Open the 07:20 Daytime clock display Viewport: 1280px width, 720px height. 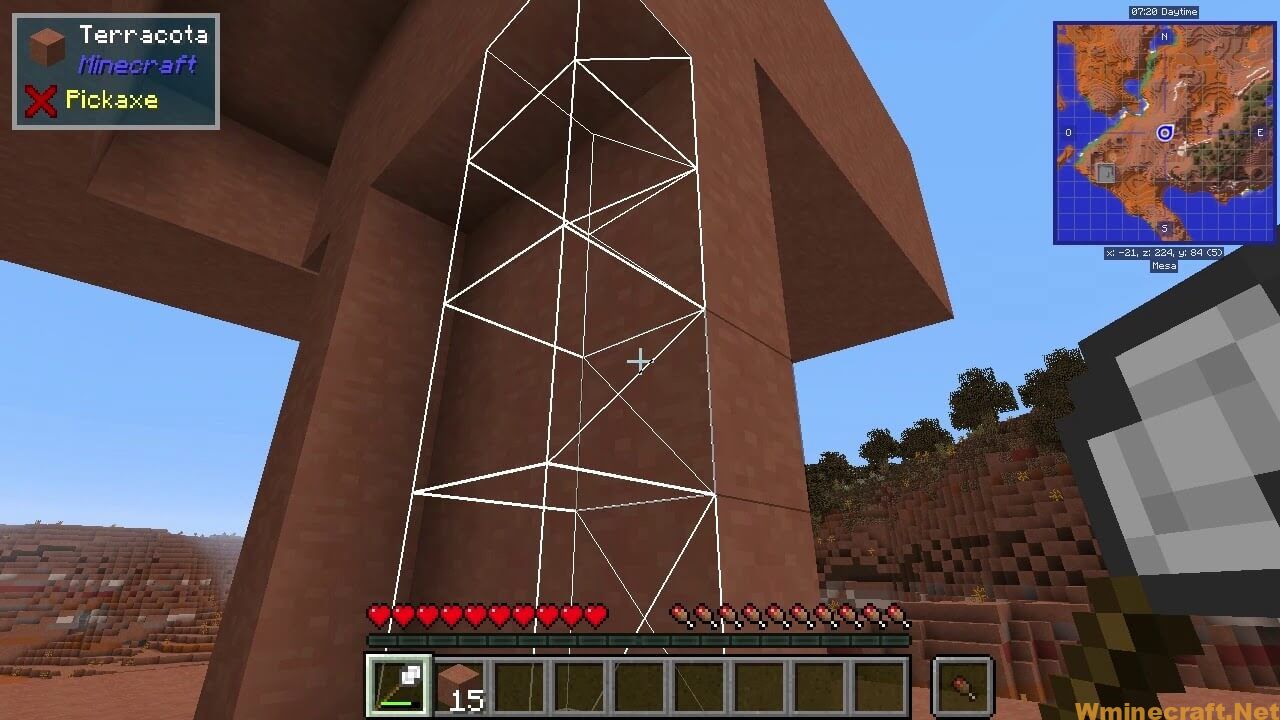tap(1164, 12)
